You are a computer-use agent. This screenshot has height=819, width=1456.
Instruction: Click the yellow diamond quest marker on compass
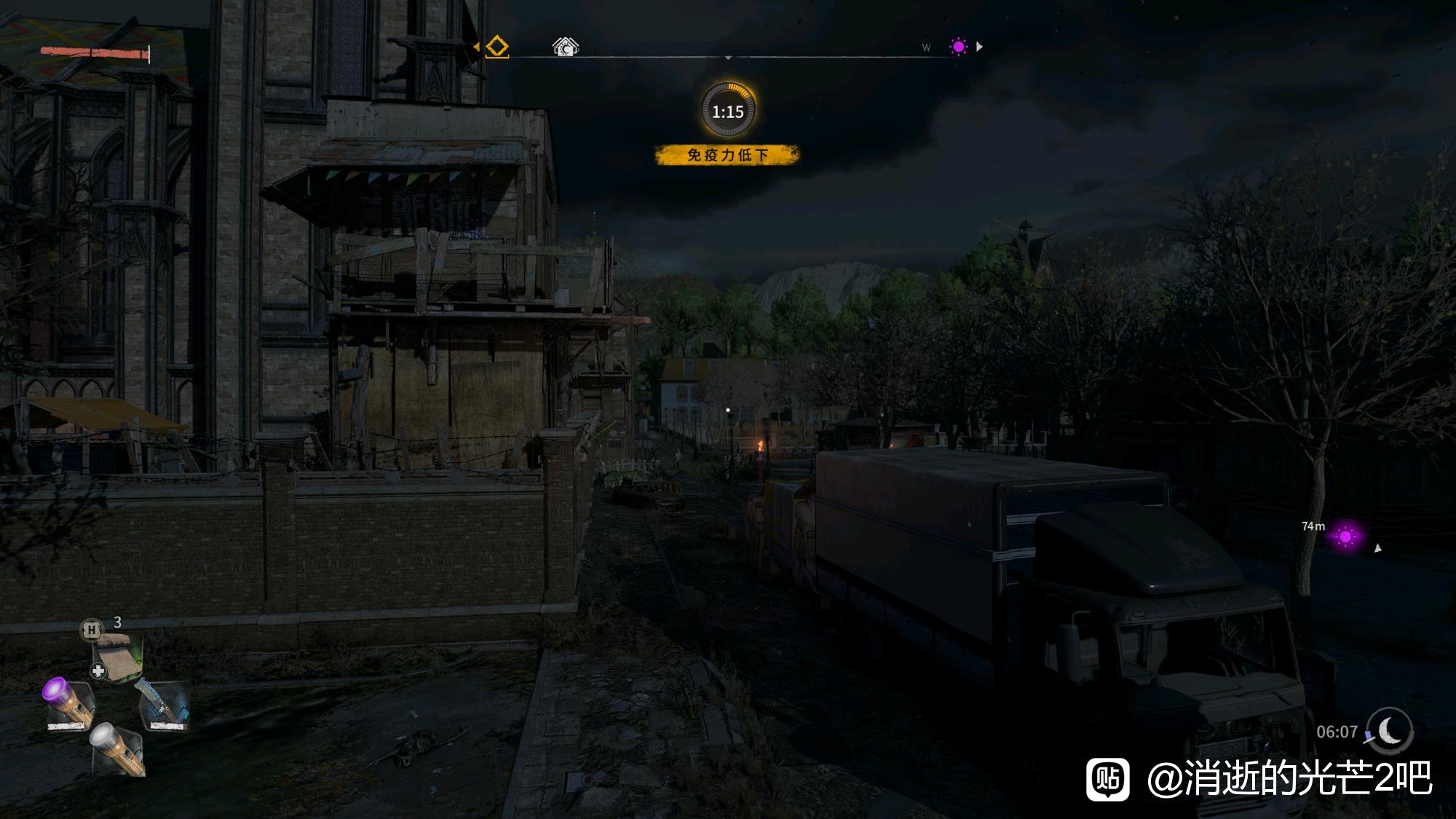tap(496, 47)
